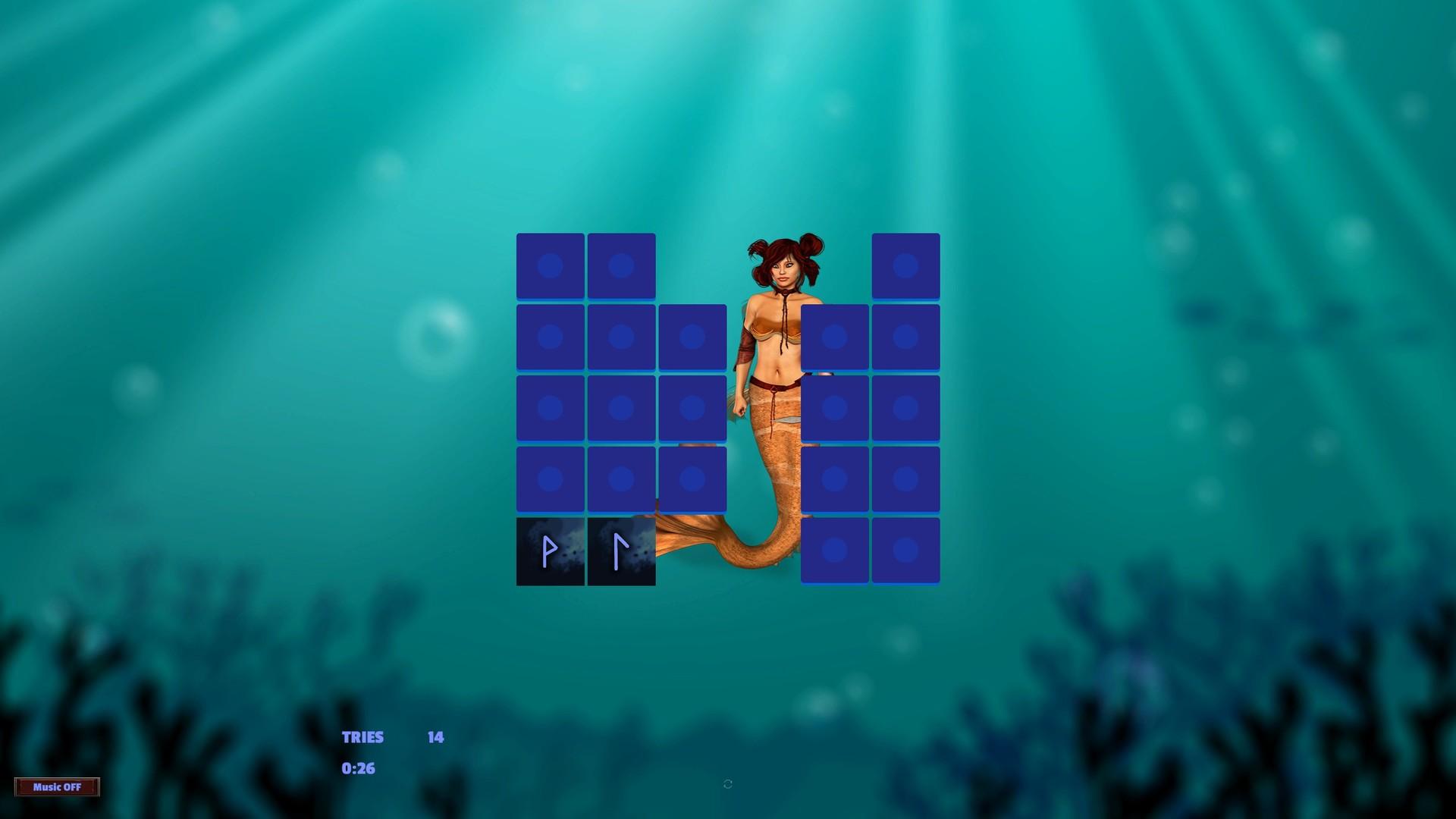
Task: Flip the revealed Wunjo rune card
Action: pos(551,551)
